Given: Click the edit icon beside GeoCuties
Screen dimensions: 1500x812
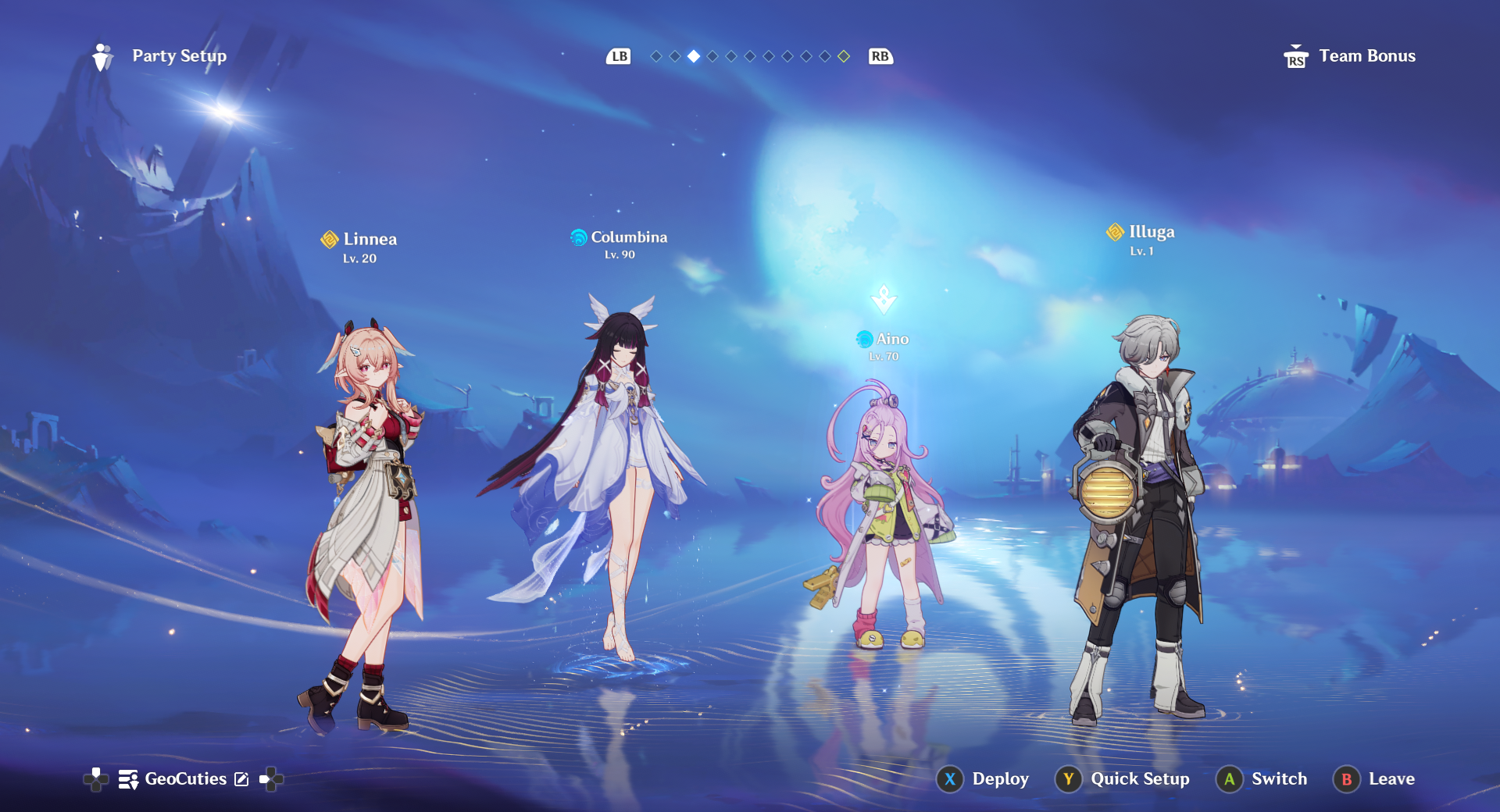Looking at the screenshot, I should (241, 779).
